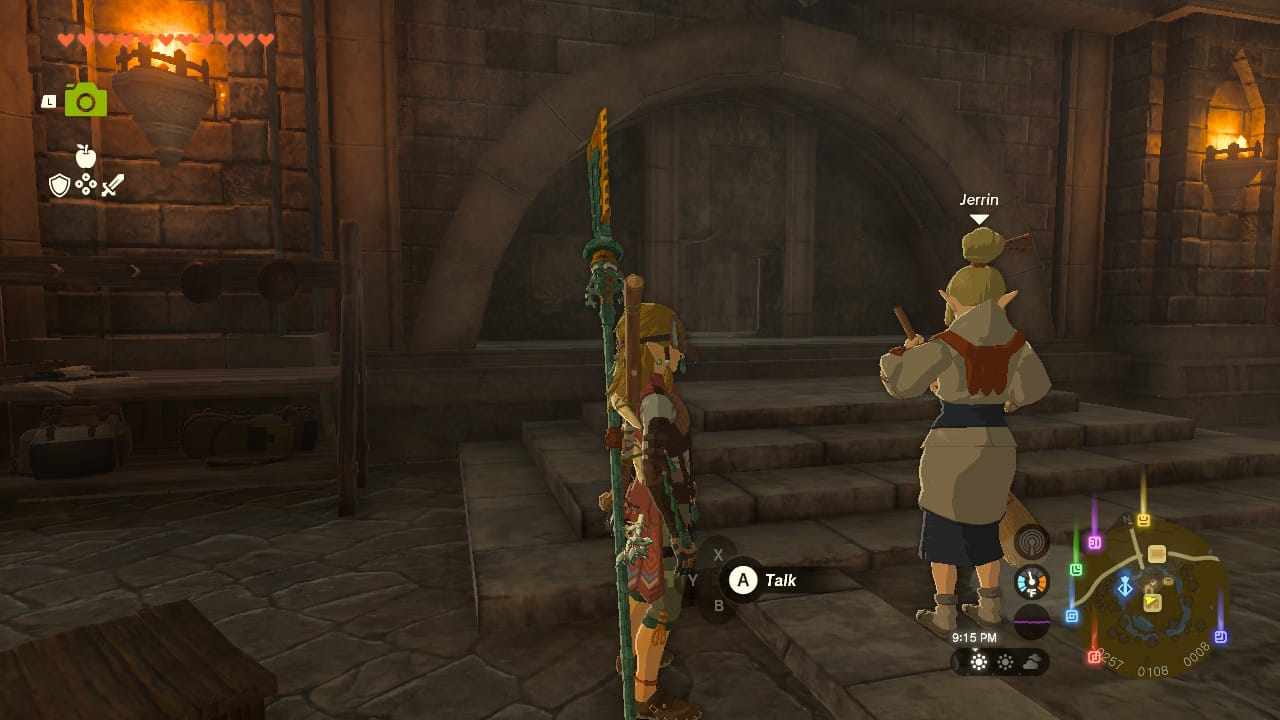Click the weather forecast strip
The height and width of the screenshot is (720, 1280).
[x=1000, y=662]
